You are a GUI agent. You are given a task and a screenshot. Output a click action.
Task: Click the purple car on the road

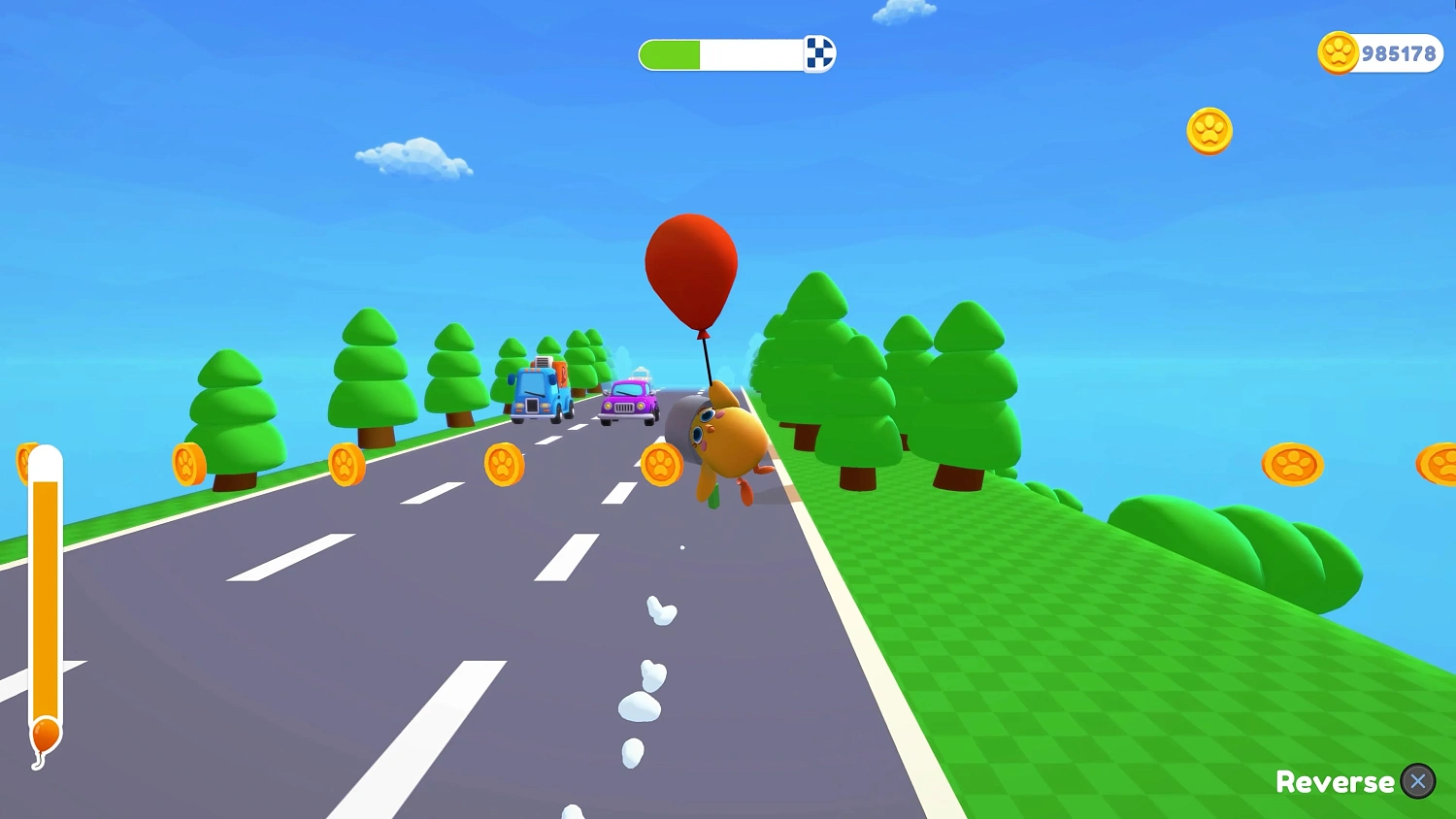click(x=629, y=398)
